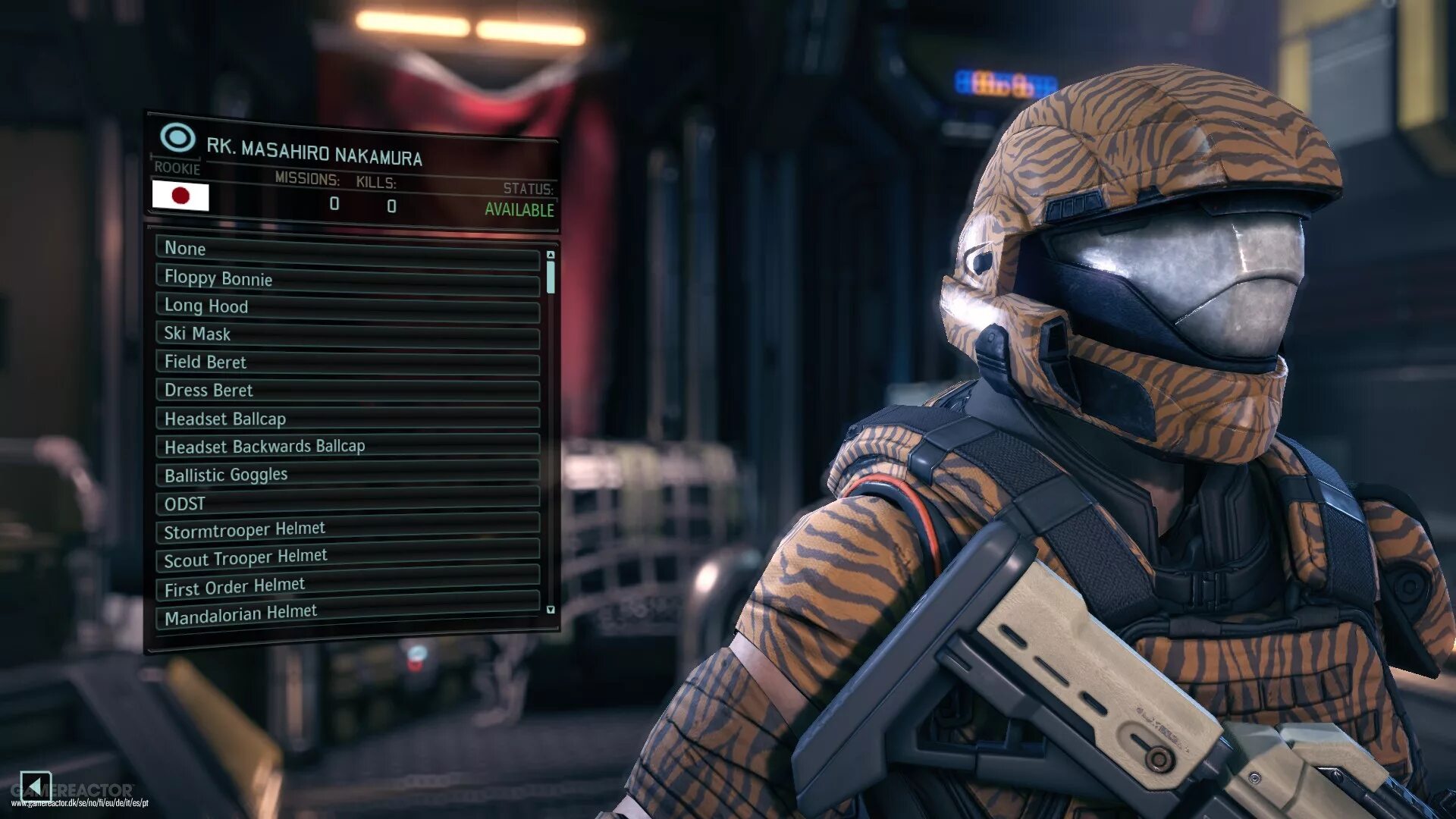1456x819 pixels.
Task: Select the None helmet option
Action: click(x=347, y=249)
